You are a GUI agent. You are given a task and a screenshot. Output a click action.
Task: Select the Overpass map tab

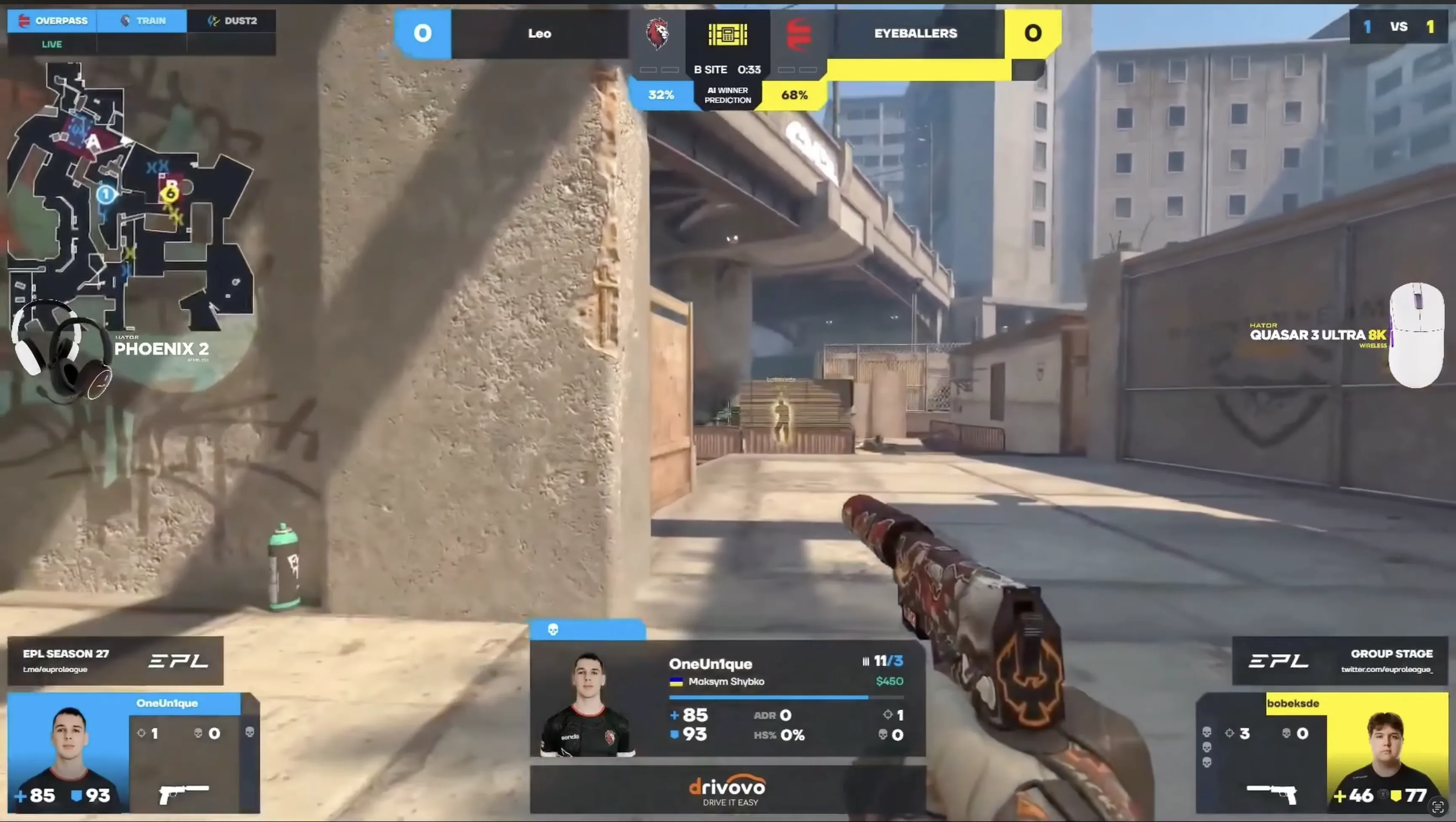[53, 21]
